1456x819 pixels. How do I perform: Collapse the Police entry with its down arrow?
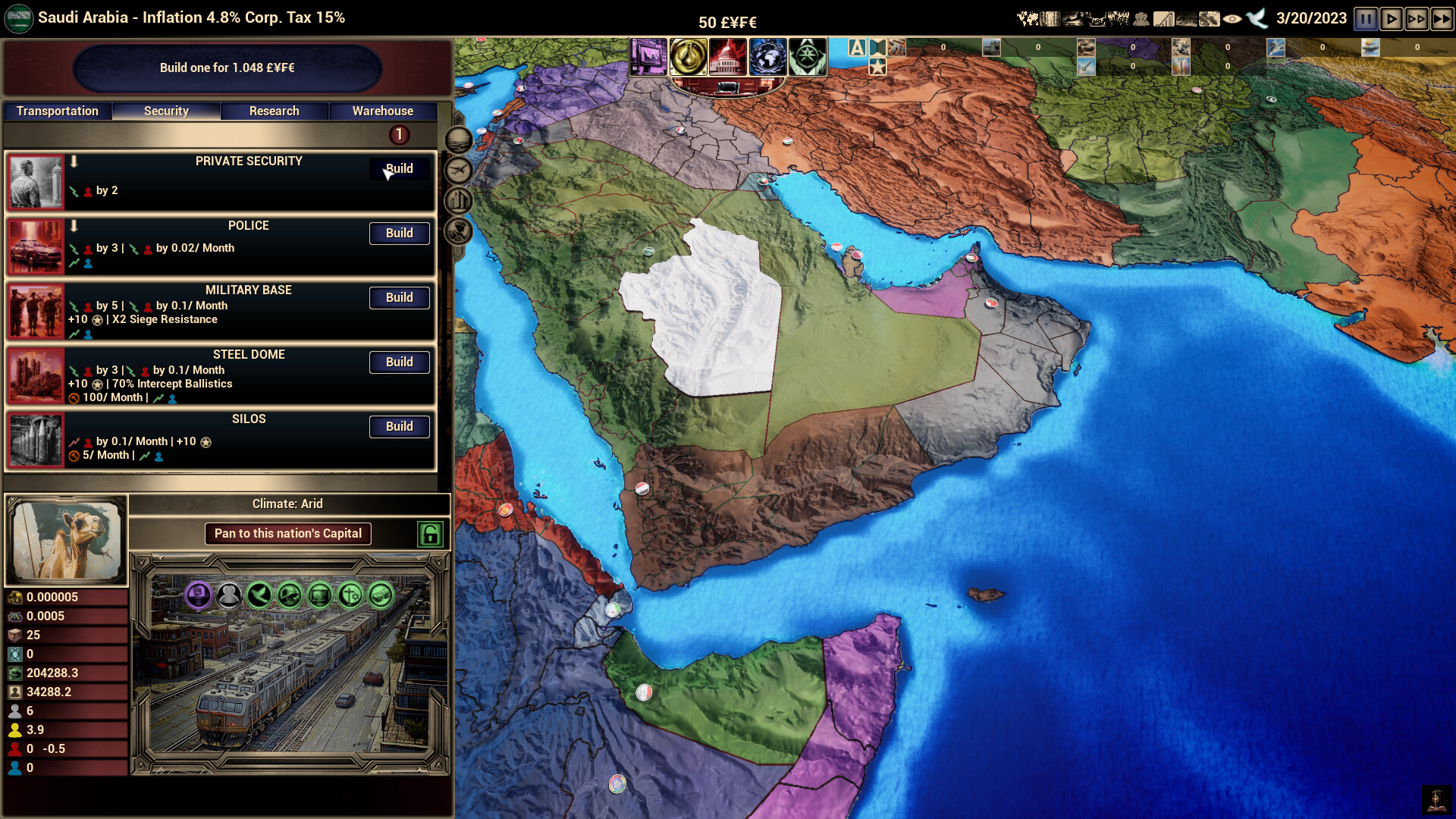click(74, 225)
